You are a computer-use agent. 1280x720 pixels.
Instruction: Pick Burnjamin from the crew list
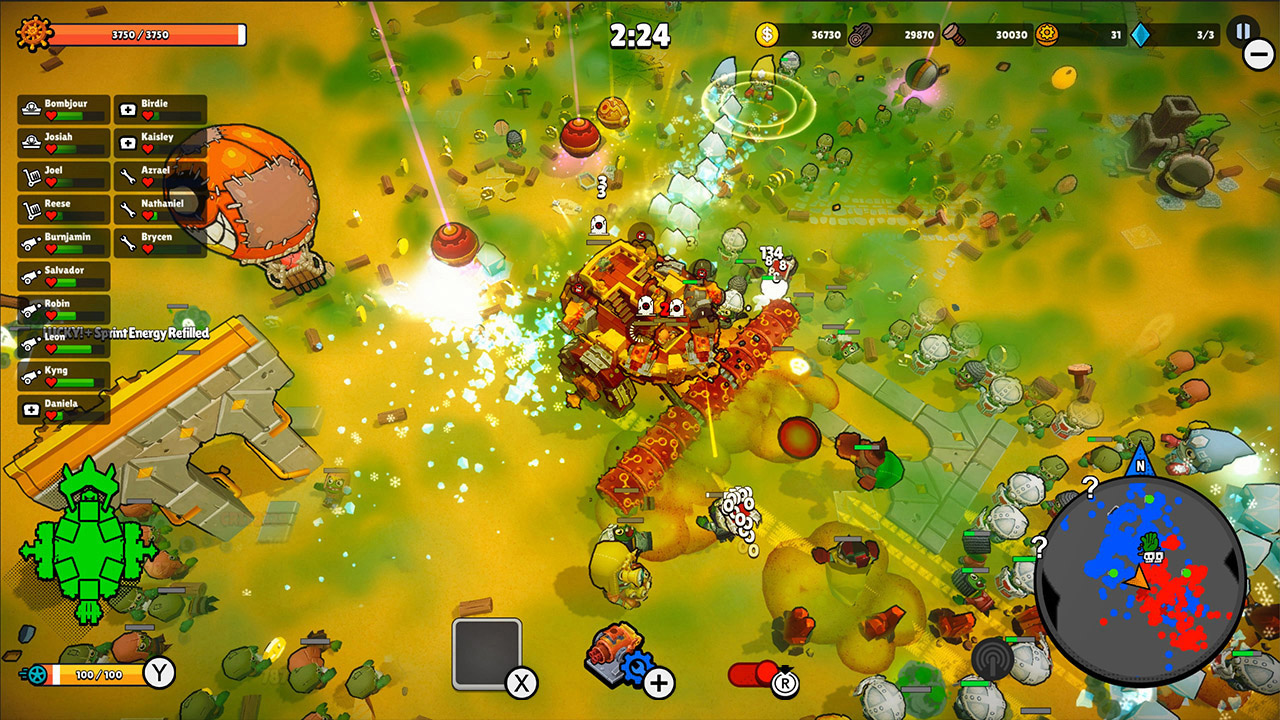(64, 242)
